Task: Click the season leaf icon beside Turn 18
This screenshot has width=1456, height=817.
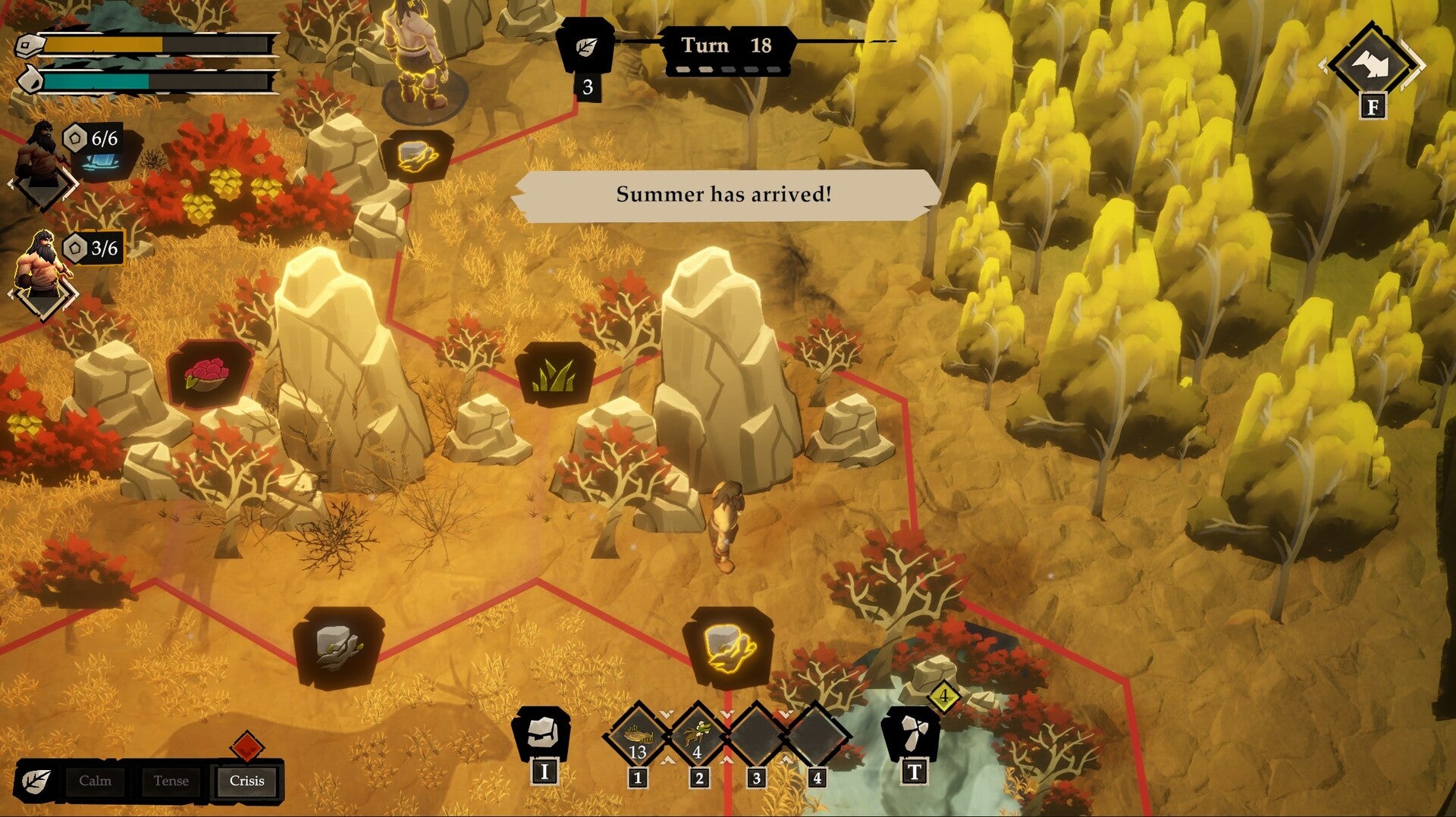Action: pyautogui.click(x=585, y=47)
